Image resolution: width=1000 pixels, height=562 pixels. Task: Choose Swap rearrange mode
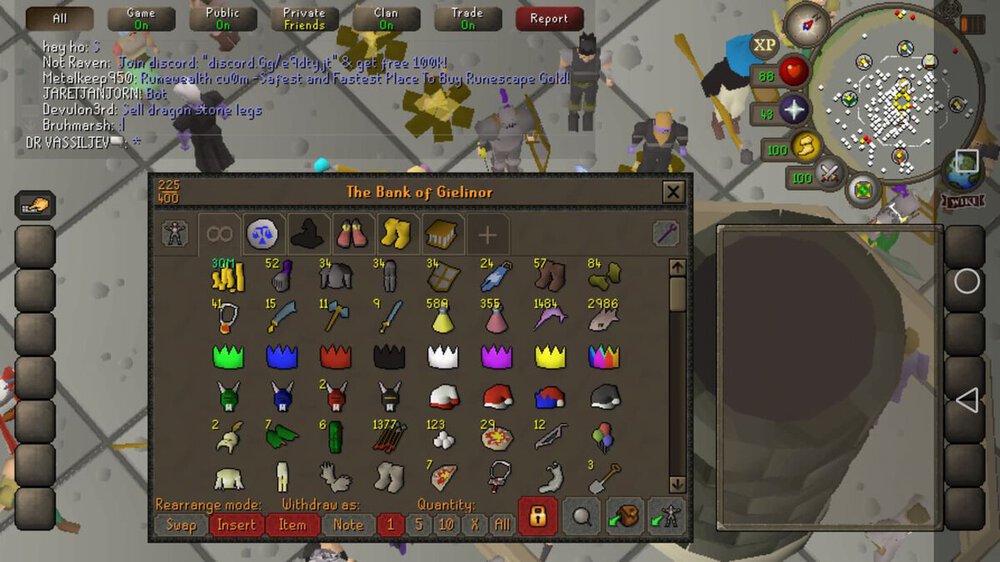tap(181, 524)
